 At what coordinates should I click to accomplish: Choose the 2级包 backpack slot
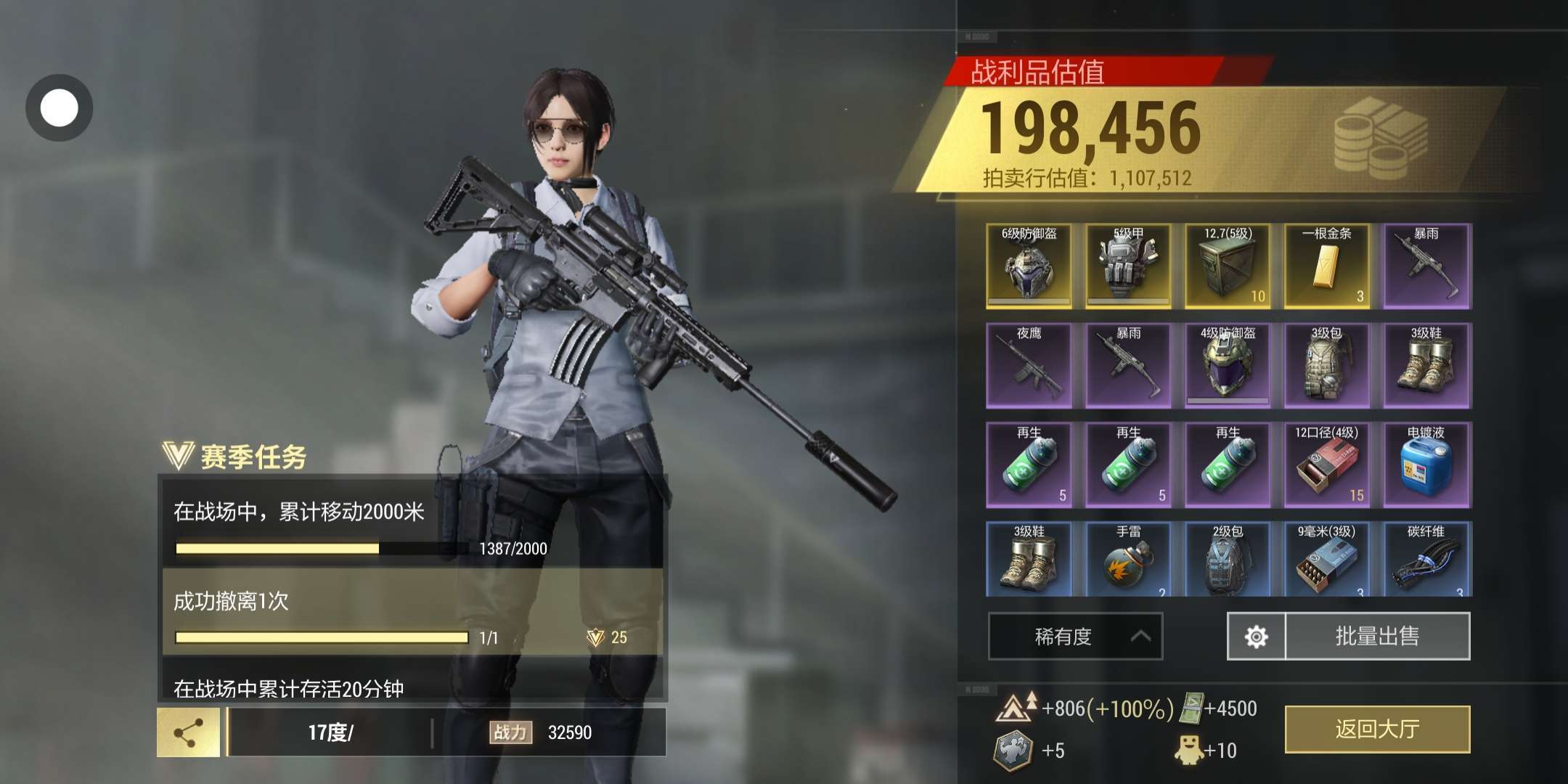[x=1228, y=560]
